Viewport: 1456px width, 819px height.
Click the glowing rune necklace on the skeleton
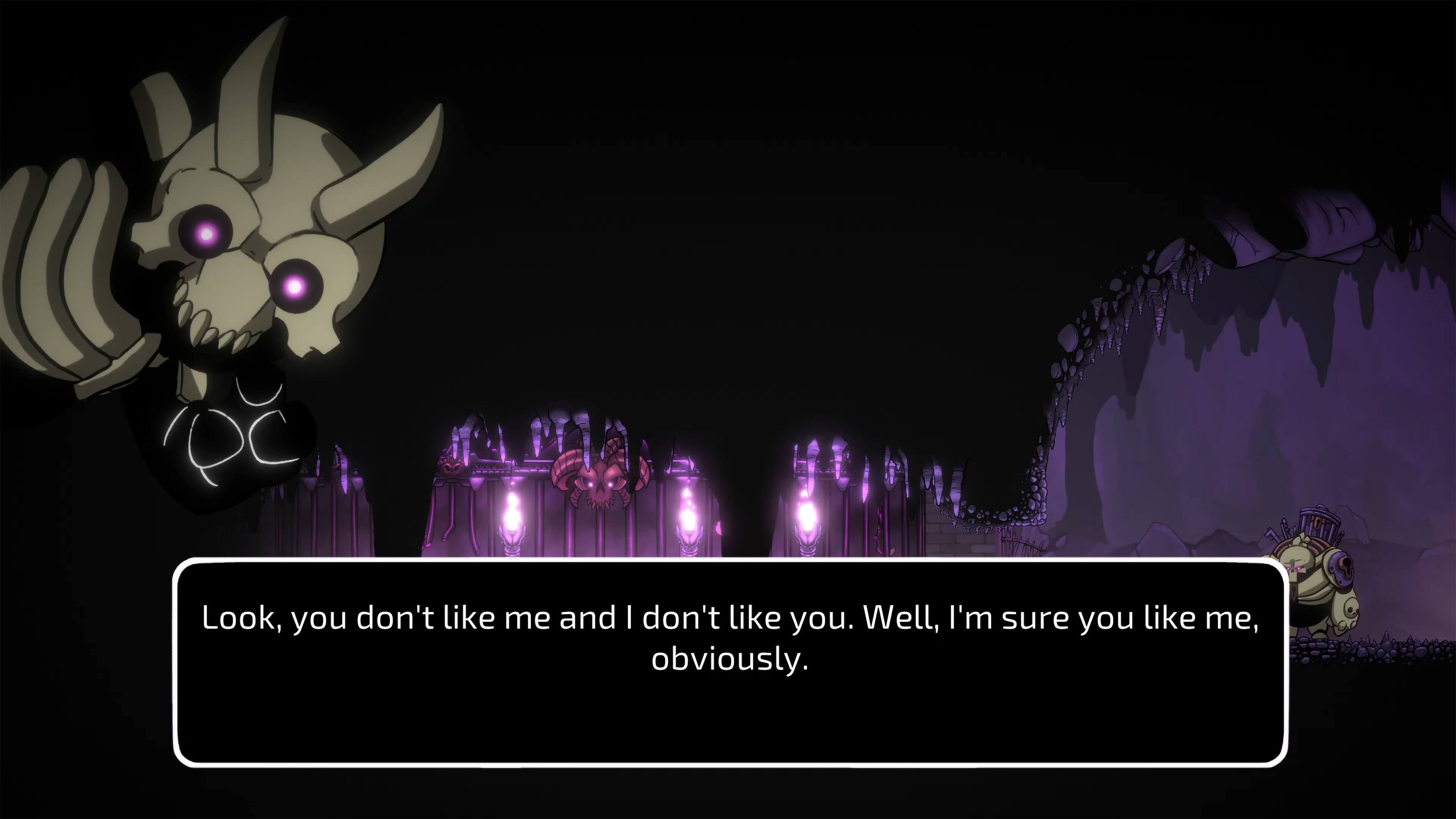(x=226, y=438)
